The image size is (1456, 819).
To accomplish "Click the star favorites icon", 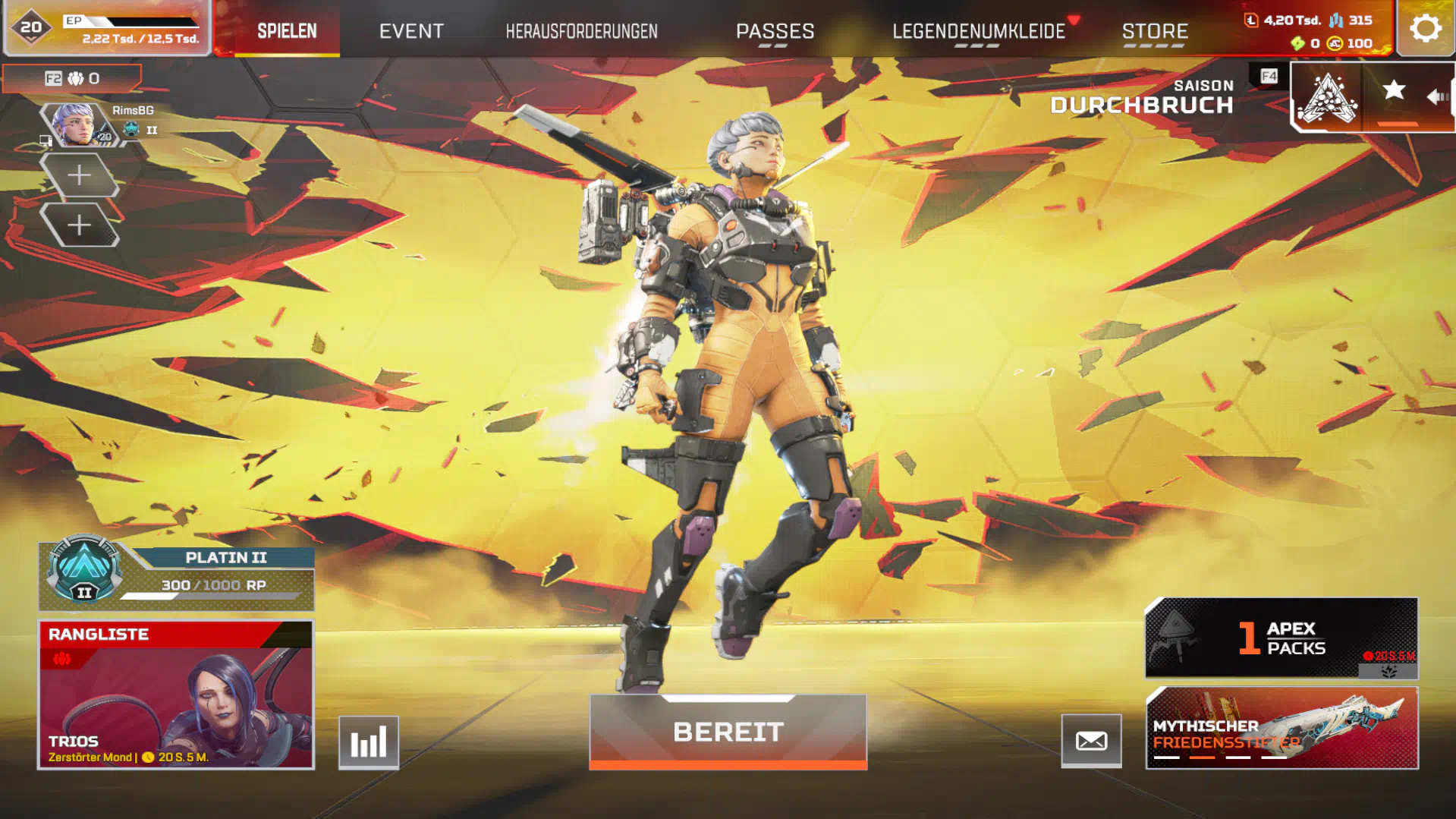I will click(x=1393, y=91).
